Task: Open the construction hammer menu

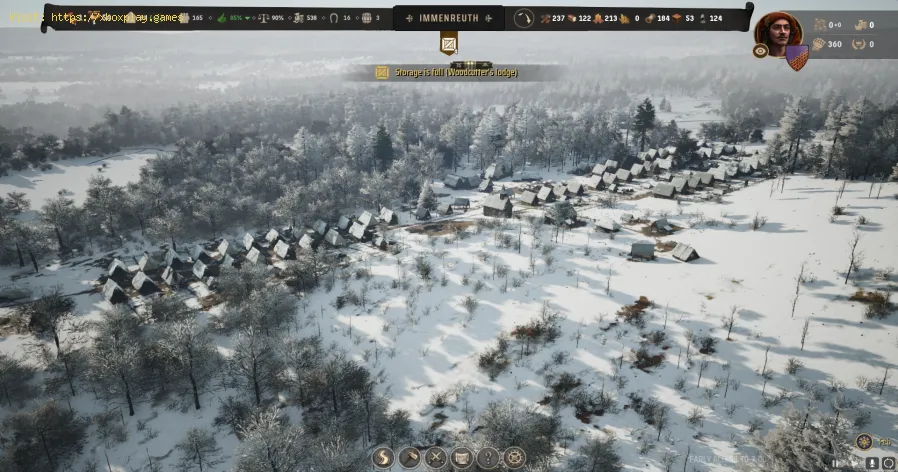Action: tap(409, 457)
